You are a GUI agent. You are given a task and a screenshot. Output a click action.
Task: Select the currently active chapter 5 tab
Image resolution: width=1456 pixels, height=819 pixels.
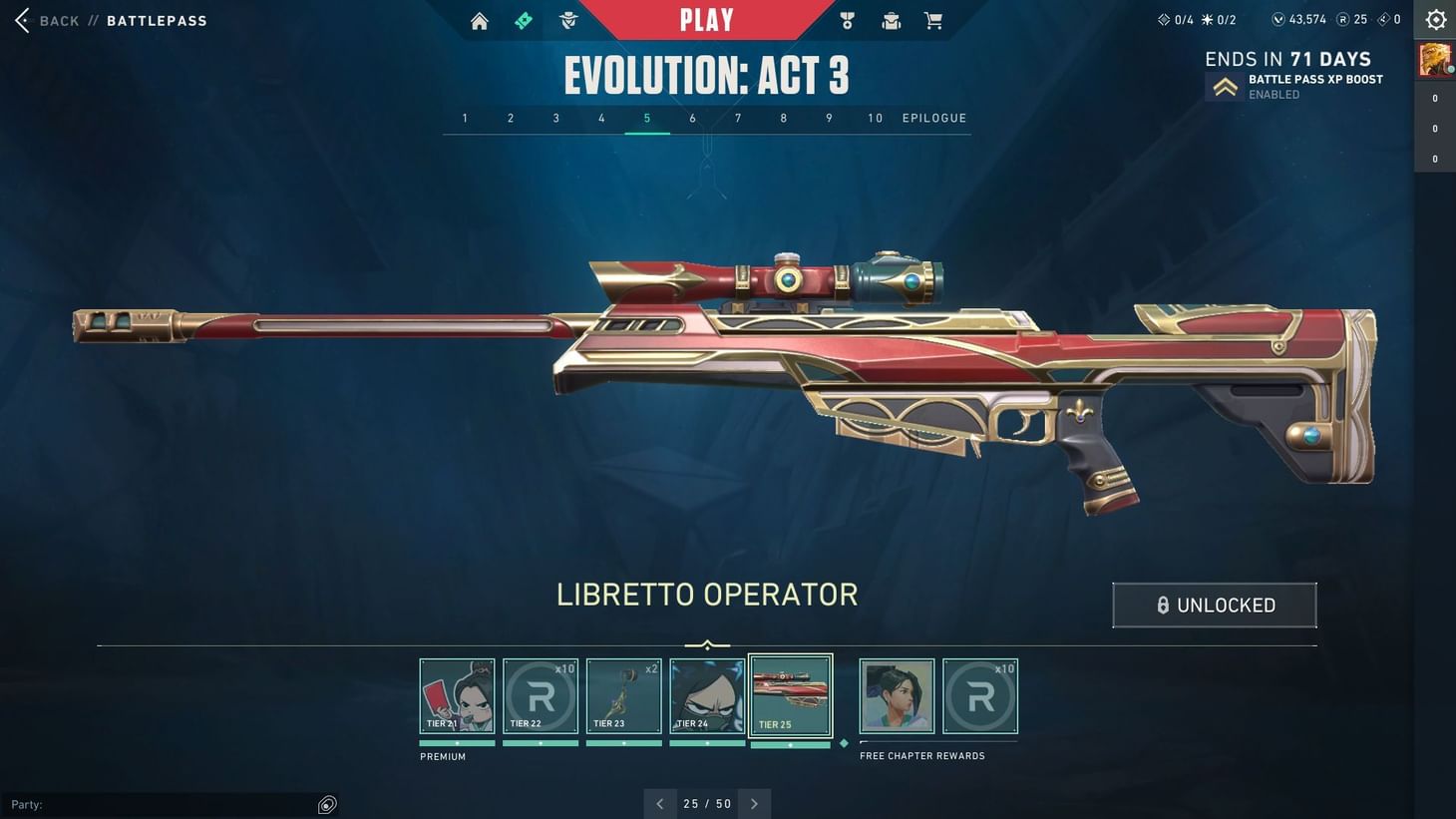646,118
